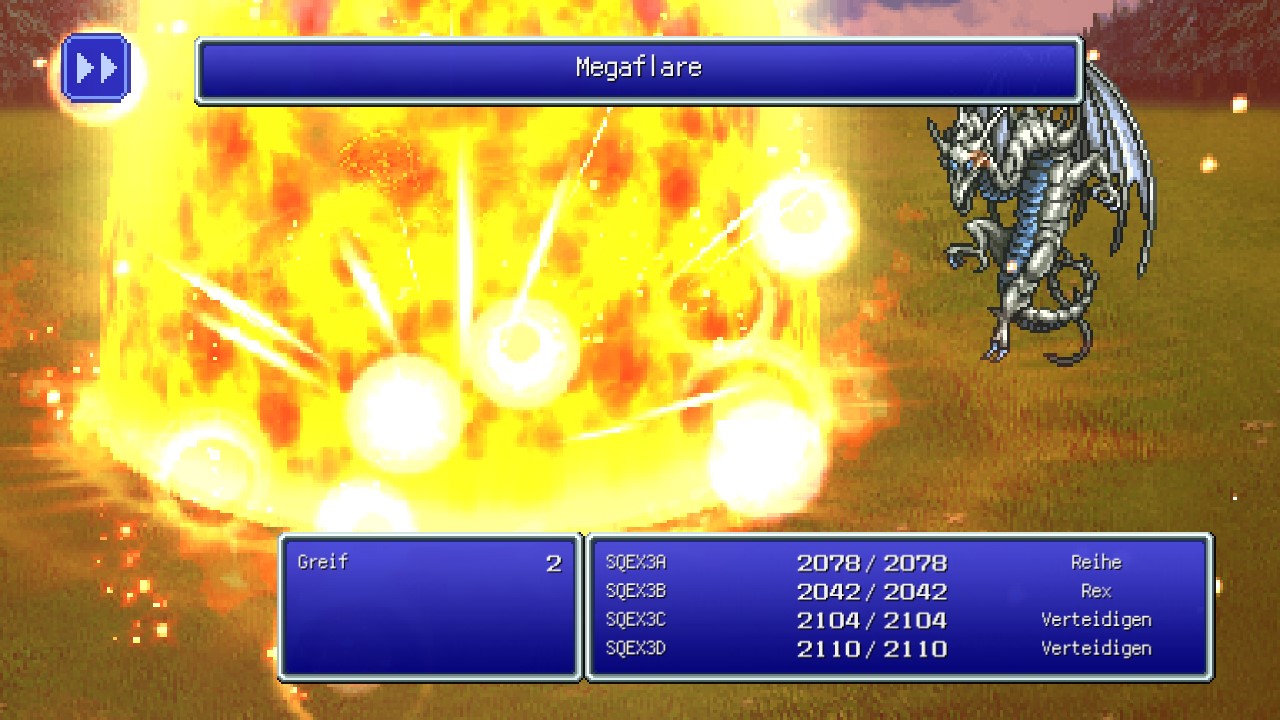The image size is (1280, 720).
Task: Choose party member SQEX3A's row
Action: 636,563
